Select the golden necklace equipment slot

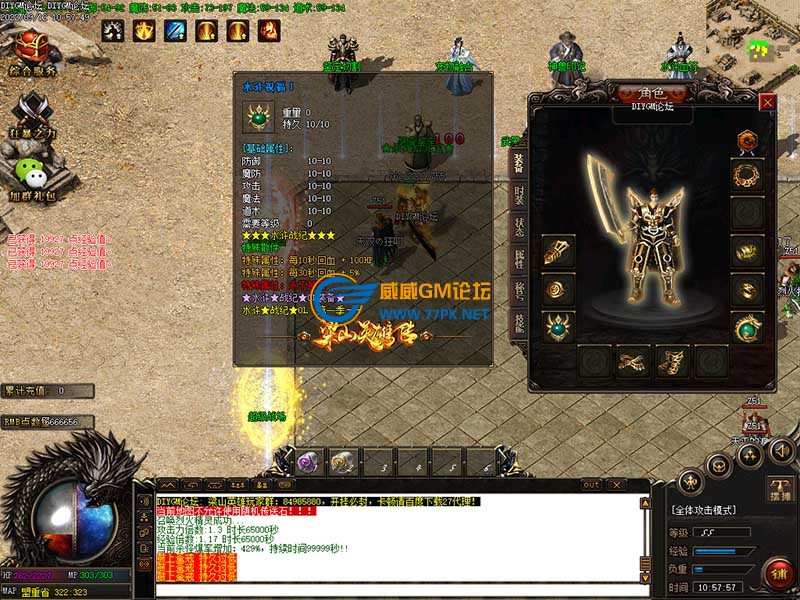pyautogui.click(x=745, y=175)
